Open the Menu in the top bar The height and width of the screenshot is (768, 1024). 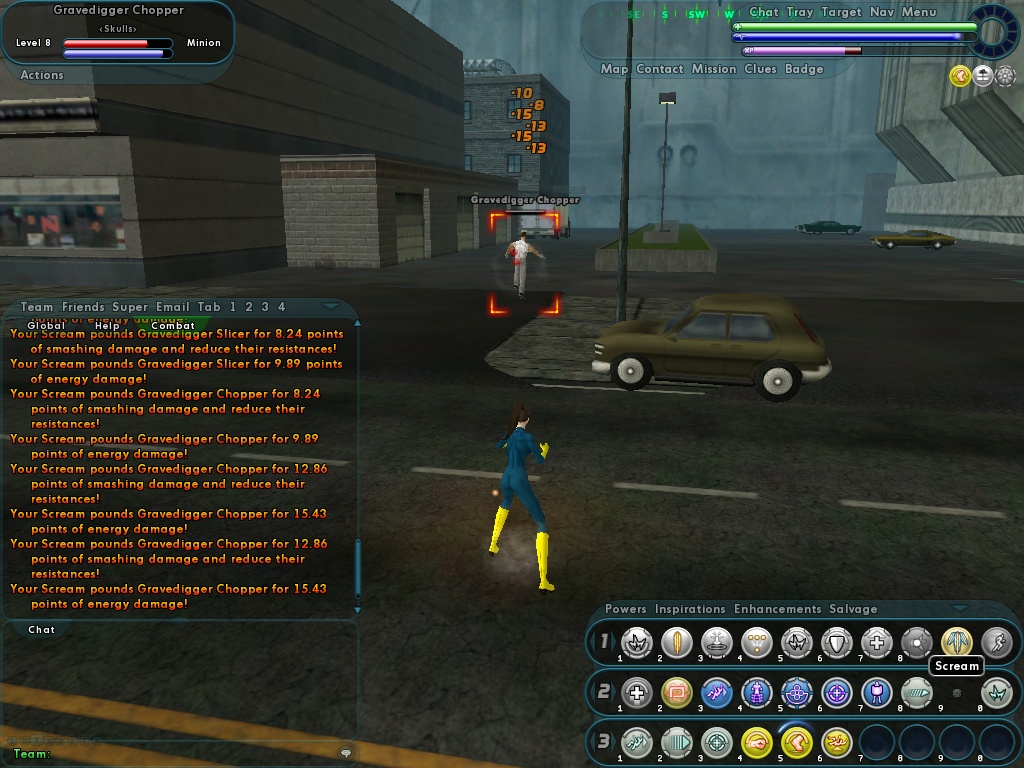919,12
